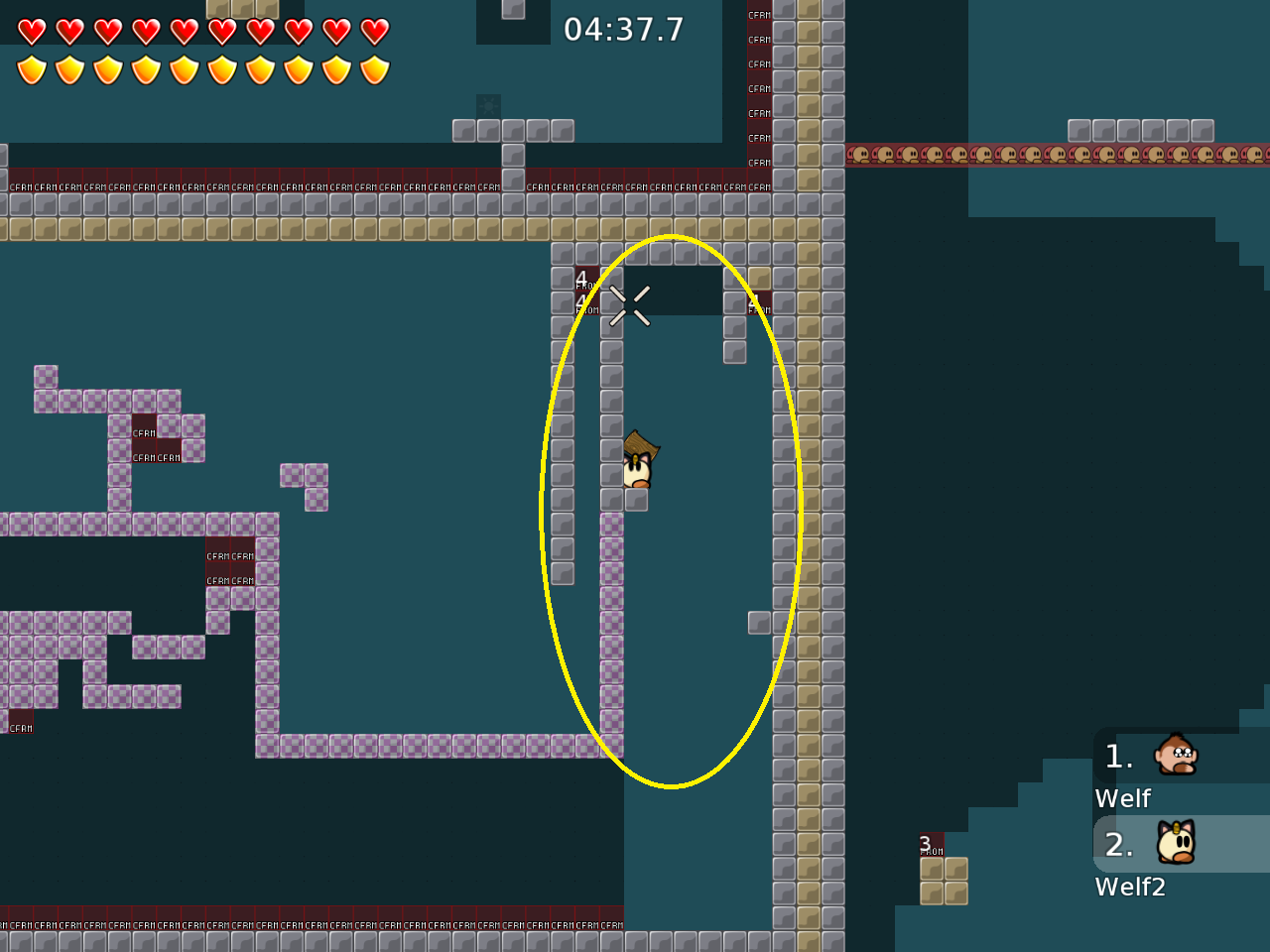Select the last heart icon in the HUD

point(374,31)
